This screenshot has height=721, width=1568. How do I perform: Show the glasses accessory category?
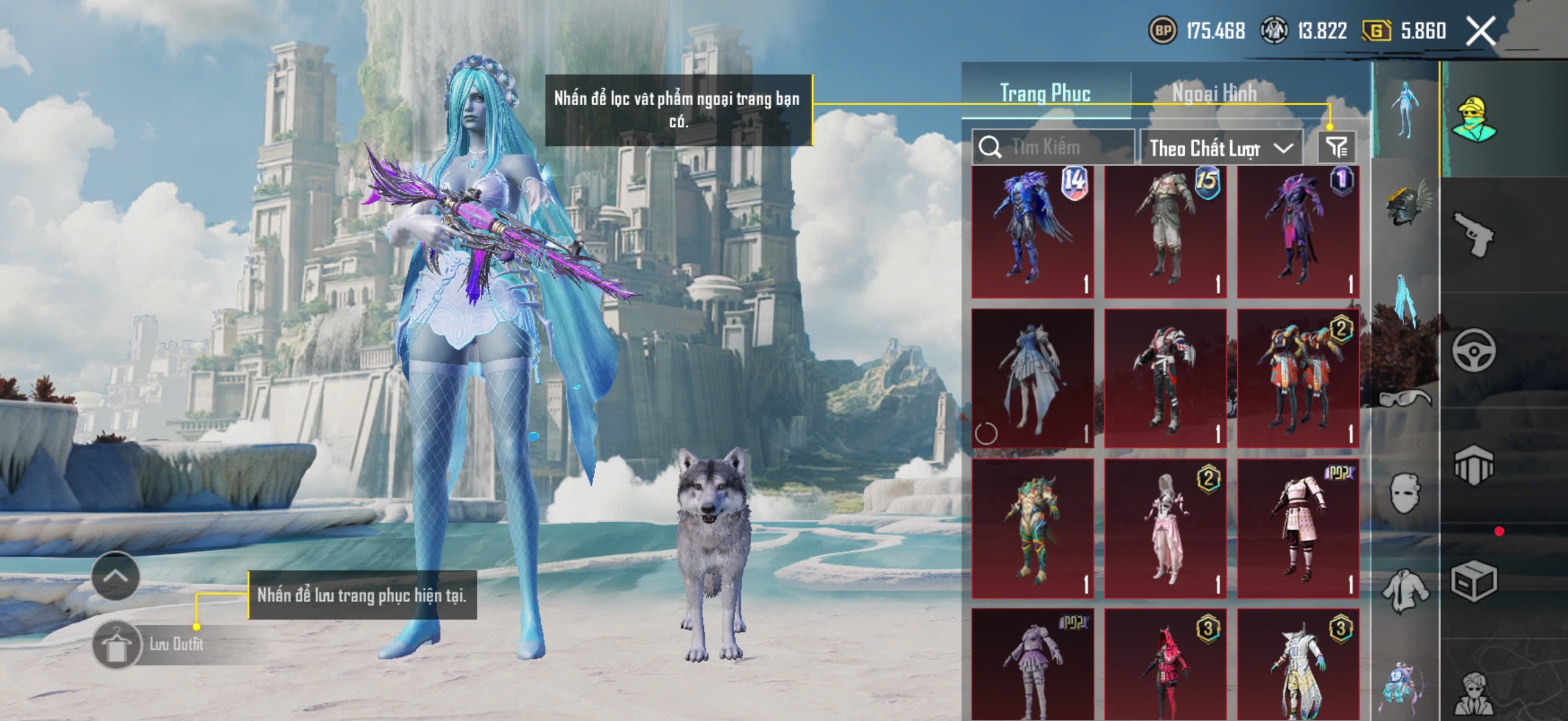[1406, 399]
